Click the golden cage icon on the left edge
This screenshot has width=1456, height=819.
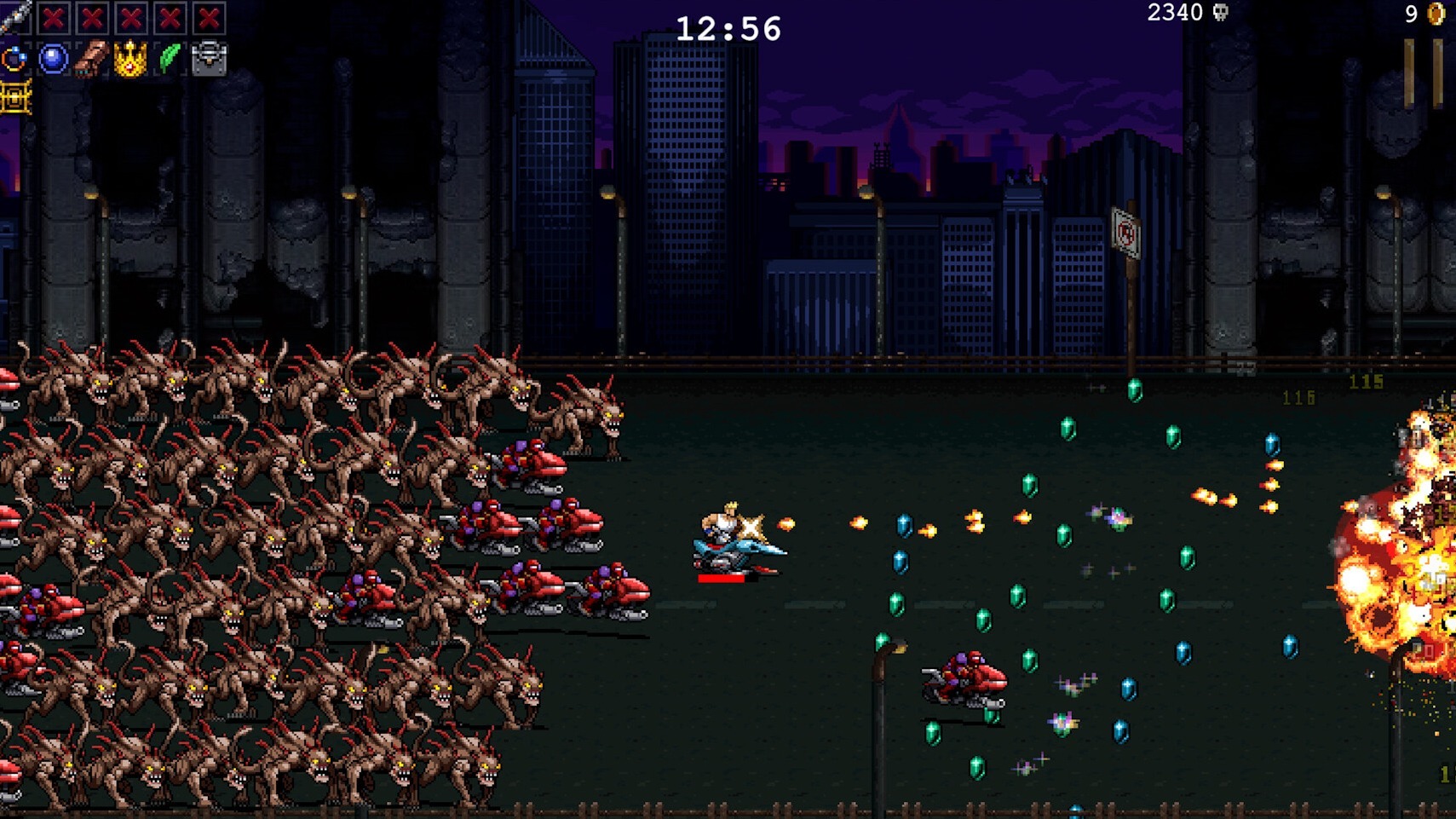tap(15, 99)
